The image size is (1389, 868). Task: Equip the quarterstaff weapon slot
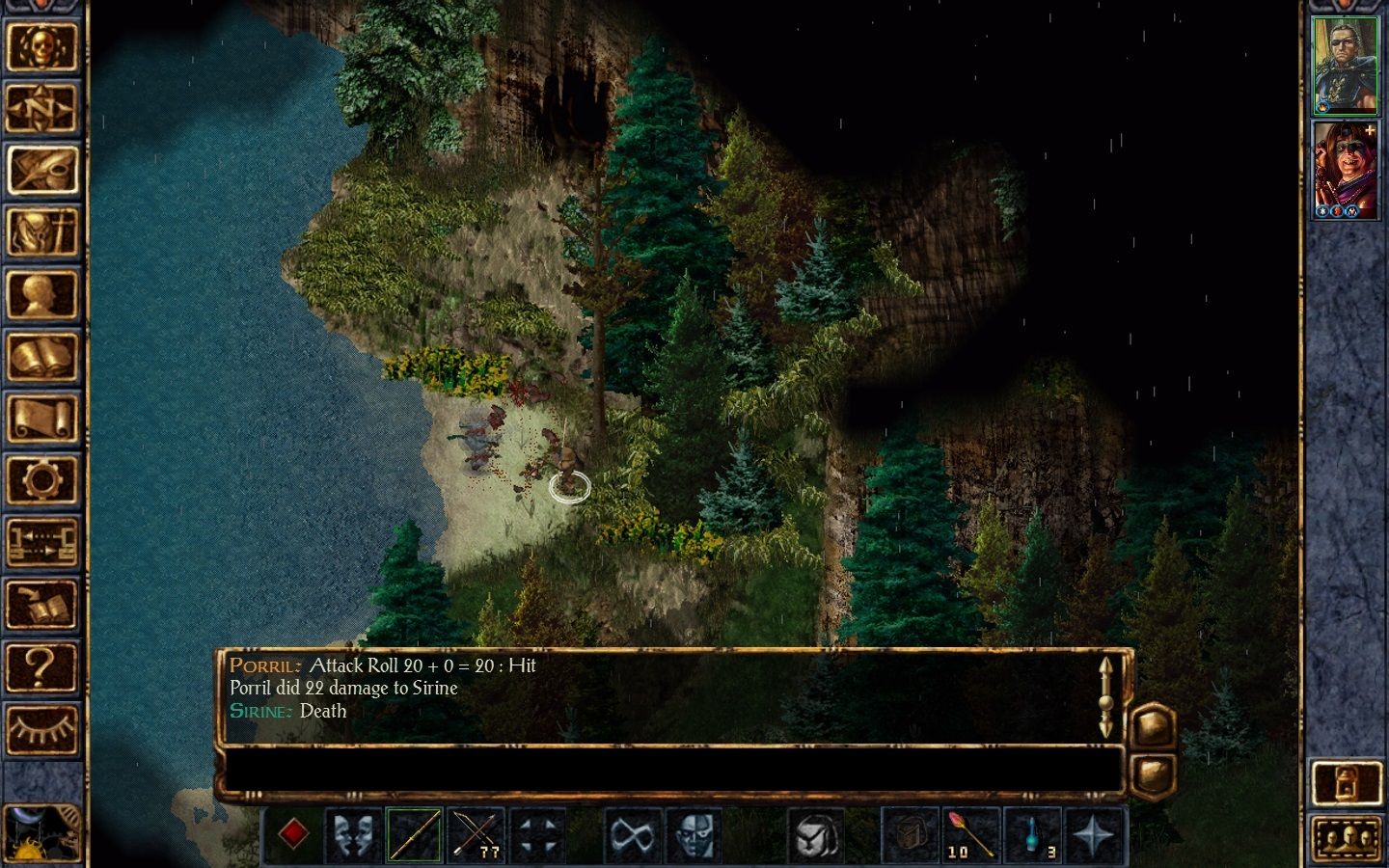(415, 834)
